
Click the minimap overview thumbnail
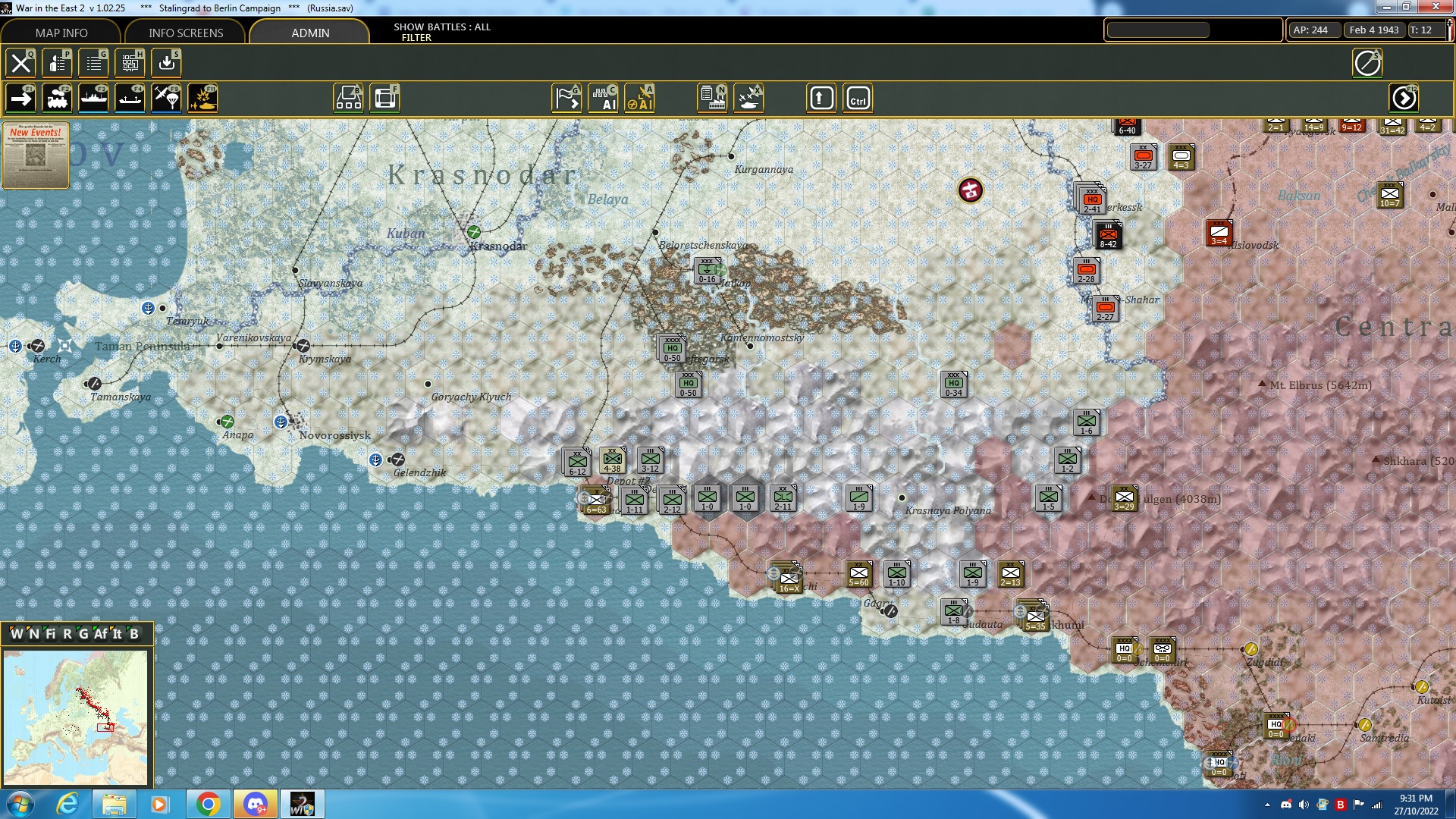[76, 717]
